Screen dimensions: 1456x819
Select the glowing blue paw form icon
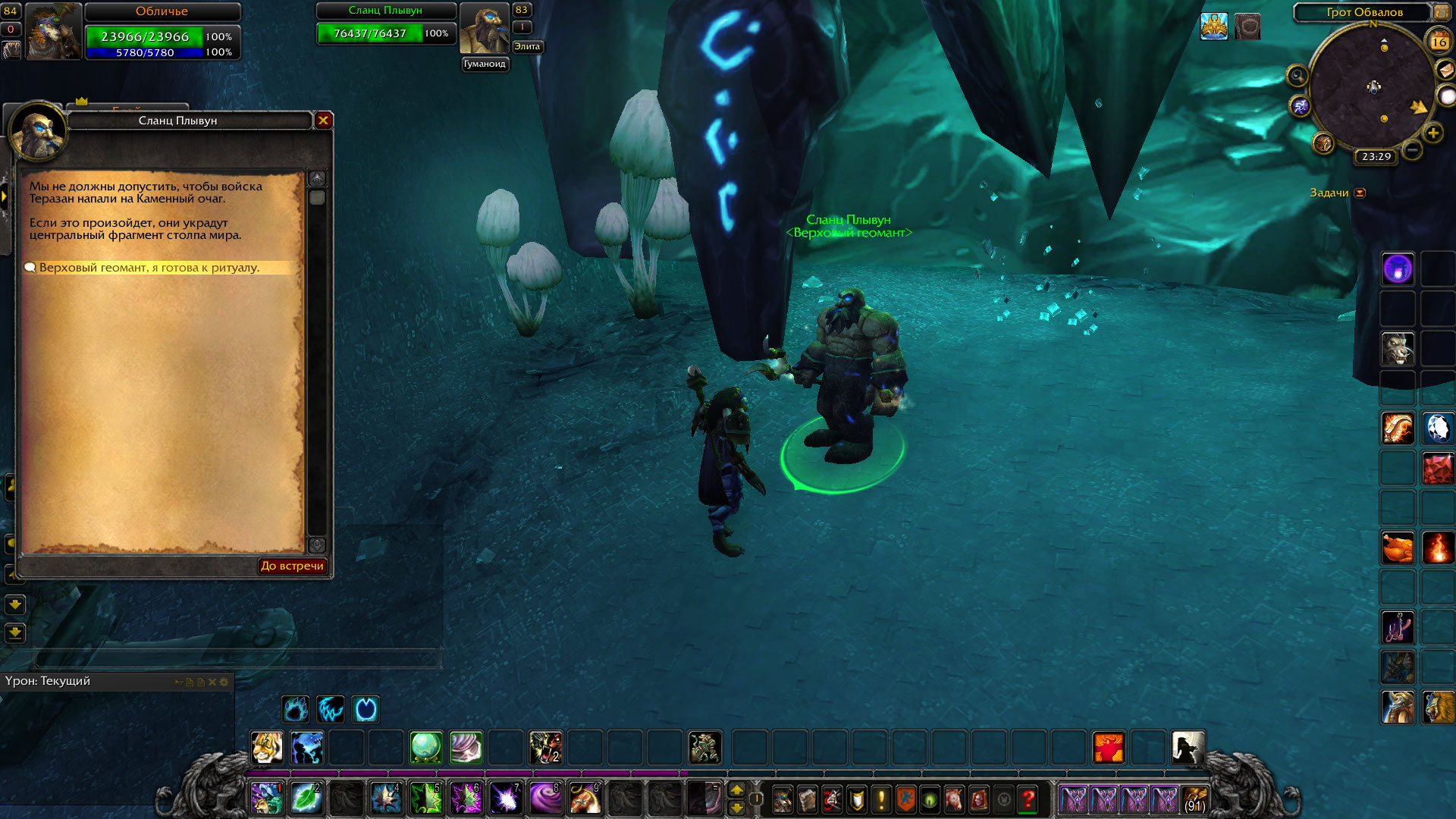[296, 709]
